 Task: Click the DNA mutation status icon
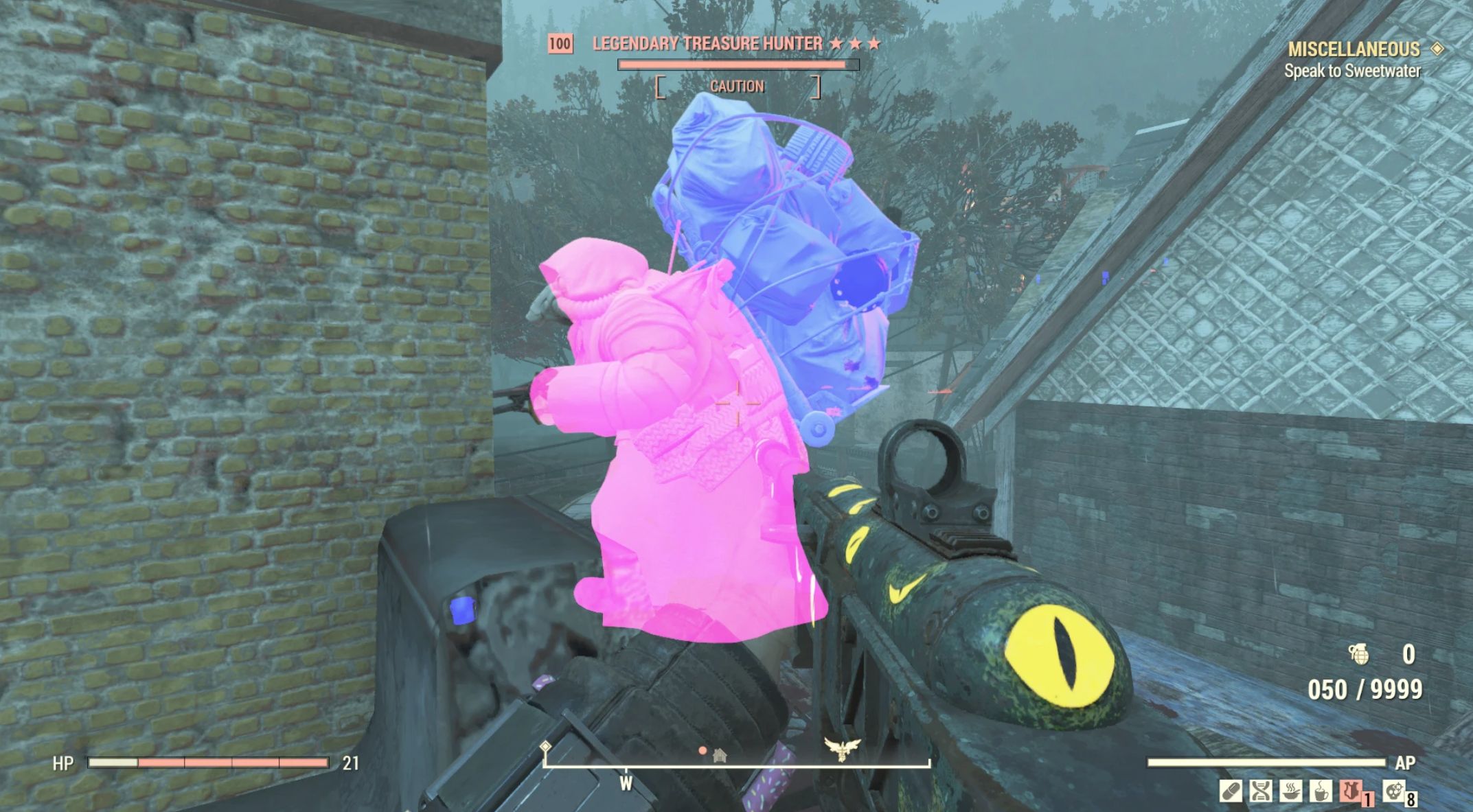tap(1260, 791)
